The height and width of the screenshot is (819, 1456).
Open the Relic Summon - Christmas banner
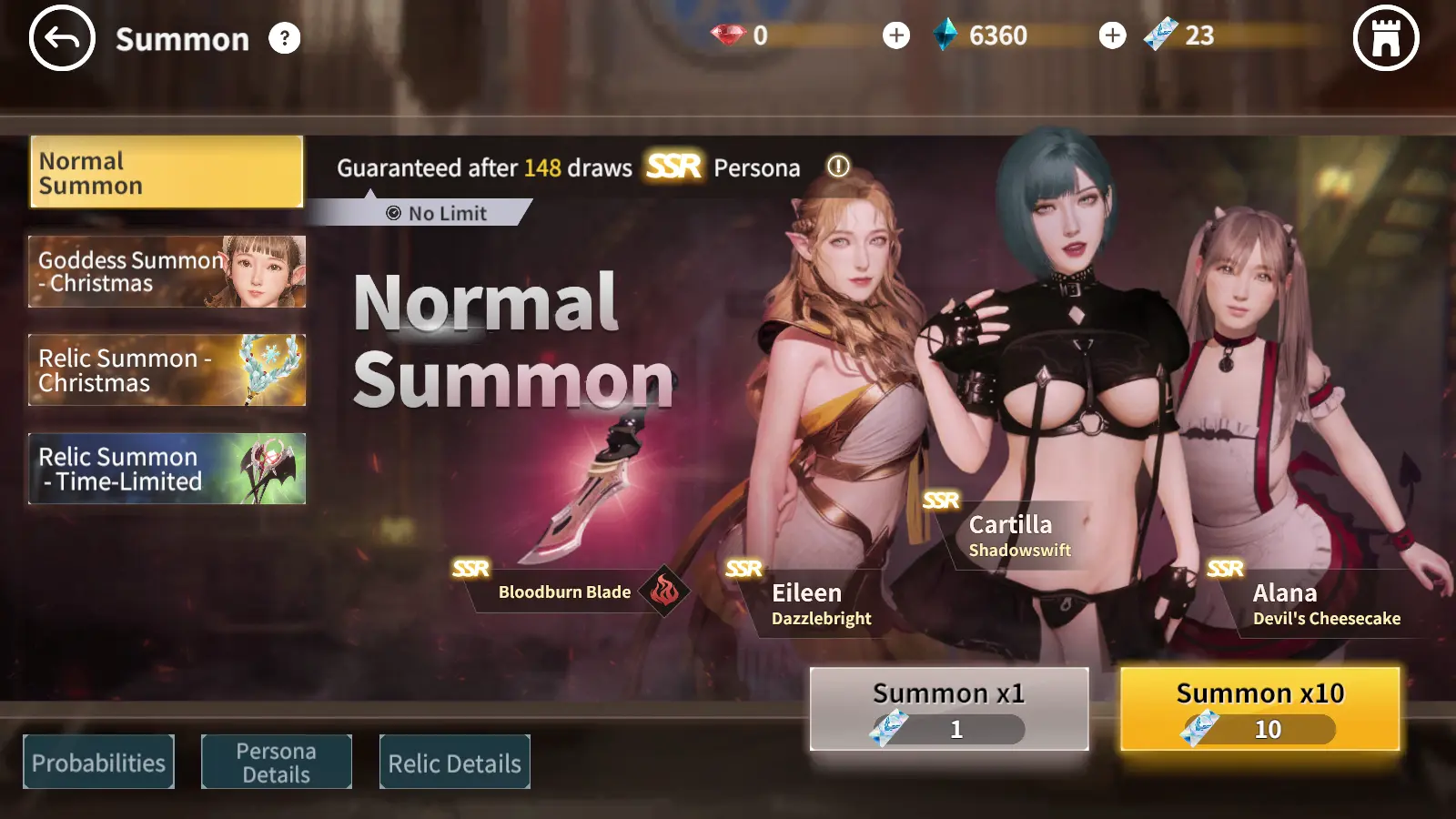point(167,369)
